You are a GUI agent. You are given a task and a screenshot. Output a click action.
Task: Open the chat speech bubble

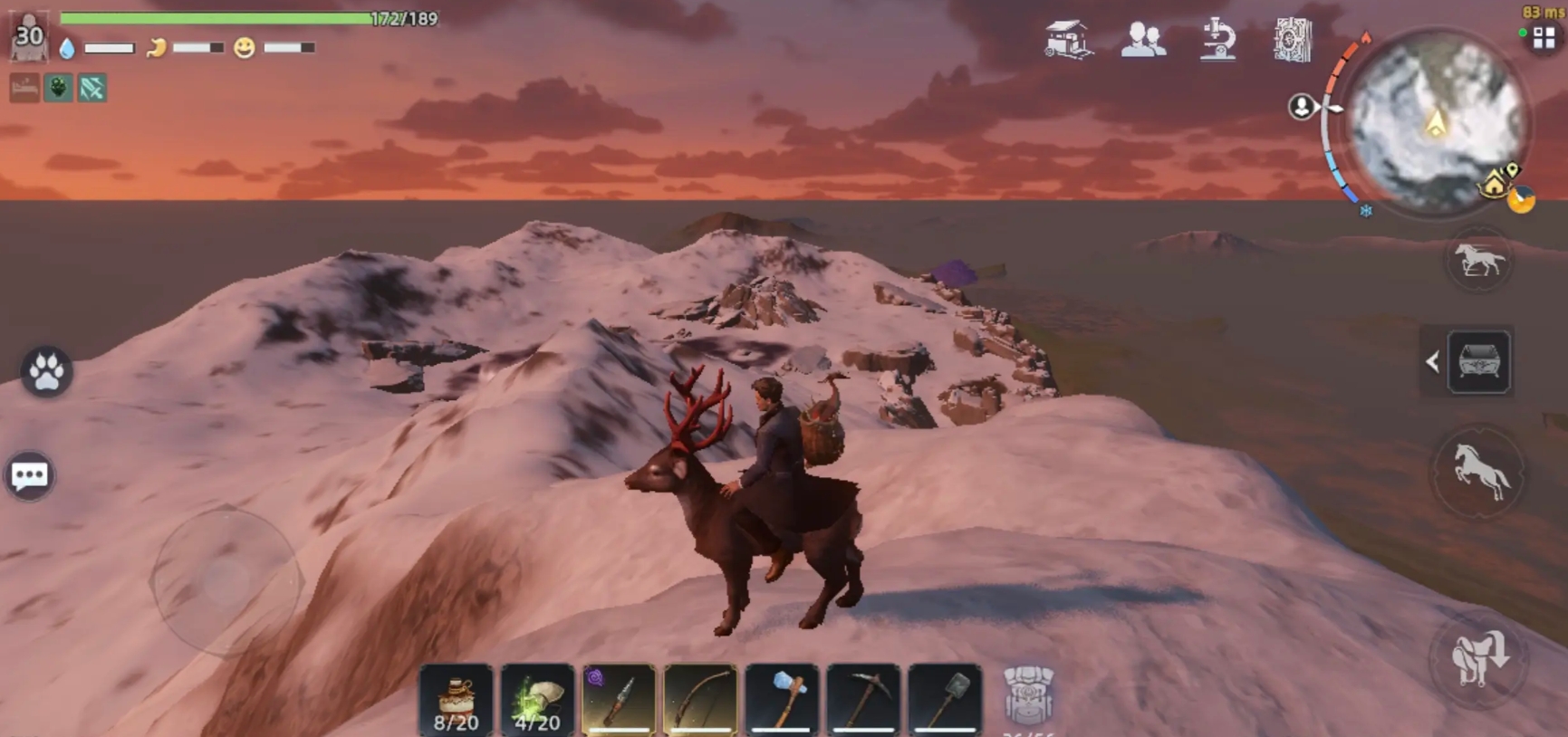click(x=30, y=475)
